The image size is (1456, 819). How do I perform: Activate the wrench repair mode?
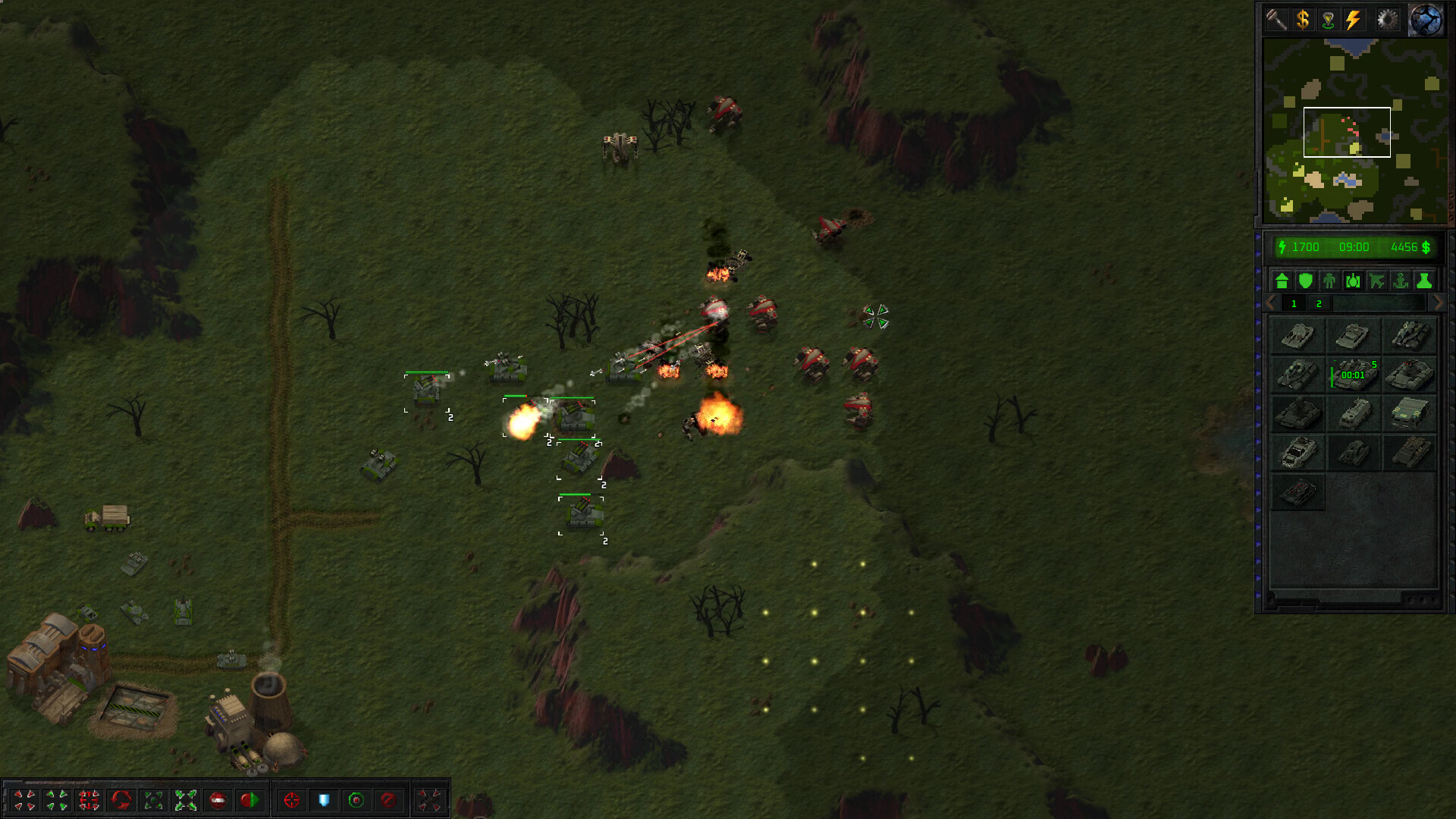point(1277,20)
